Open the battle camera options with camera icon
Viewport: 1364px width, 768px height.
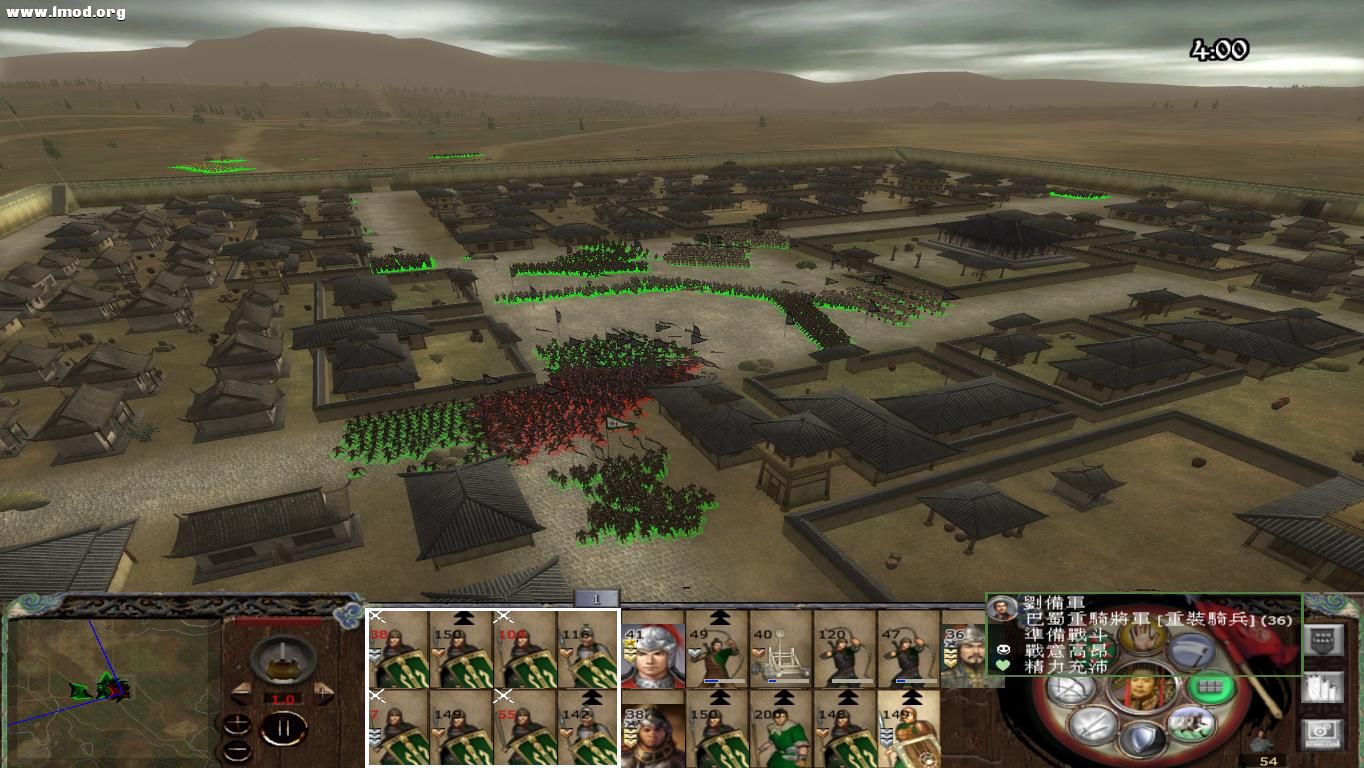click(x=1321, y=731)
